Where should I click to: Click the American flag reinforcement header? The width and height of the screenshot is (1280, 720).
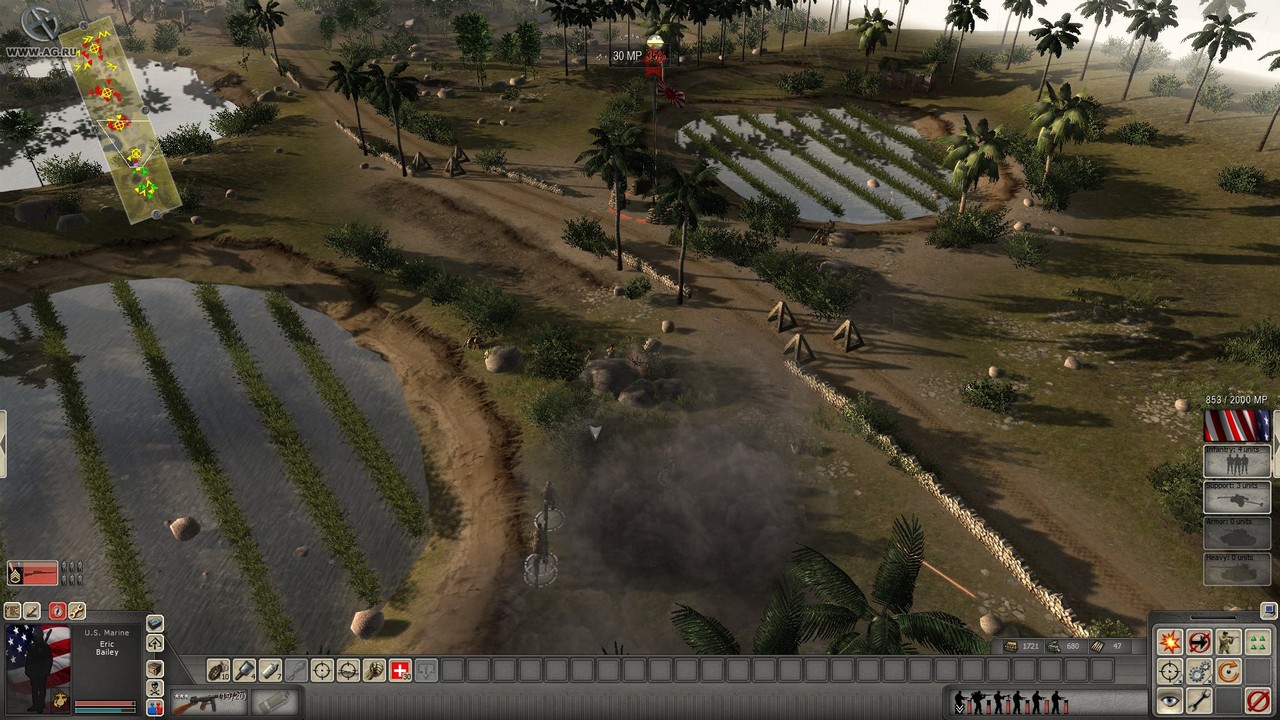point(1237,426)
